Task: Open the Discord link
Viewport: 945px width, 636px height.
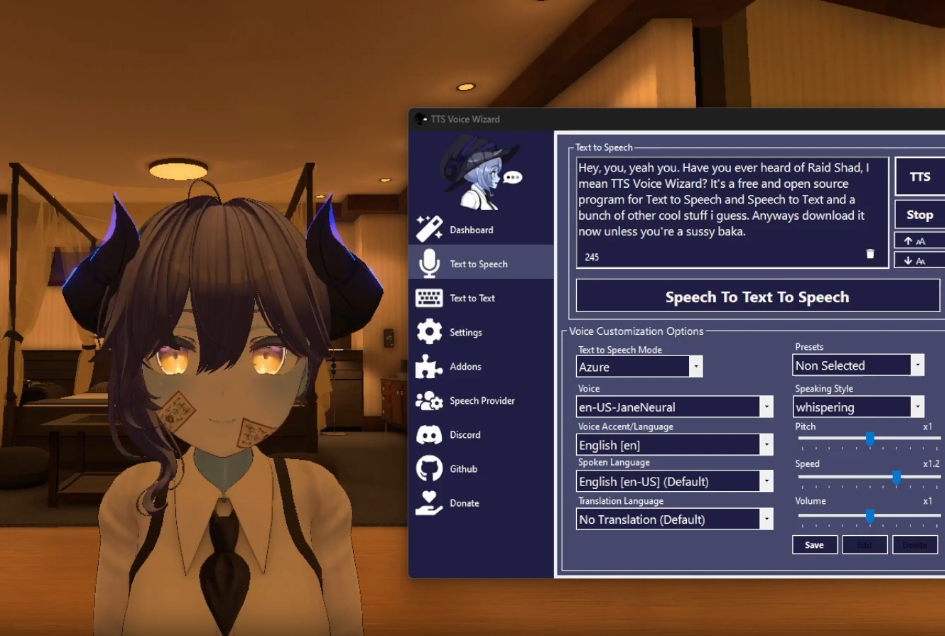Action: pyautogui.click(x=464, y=435)
